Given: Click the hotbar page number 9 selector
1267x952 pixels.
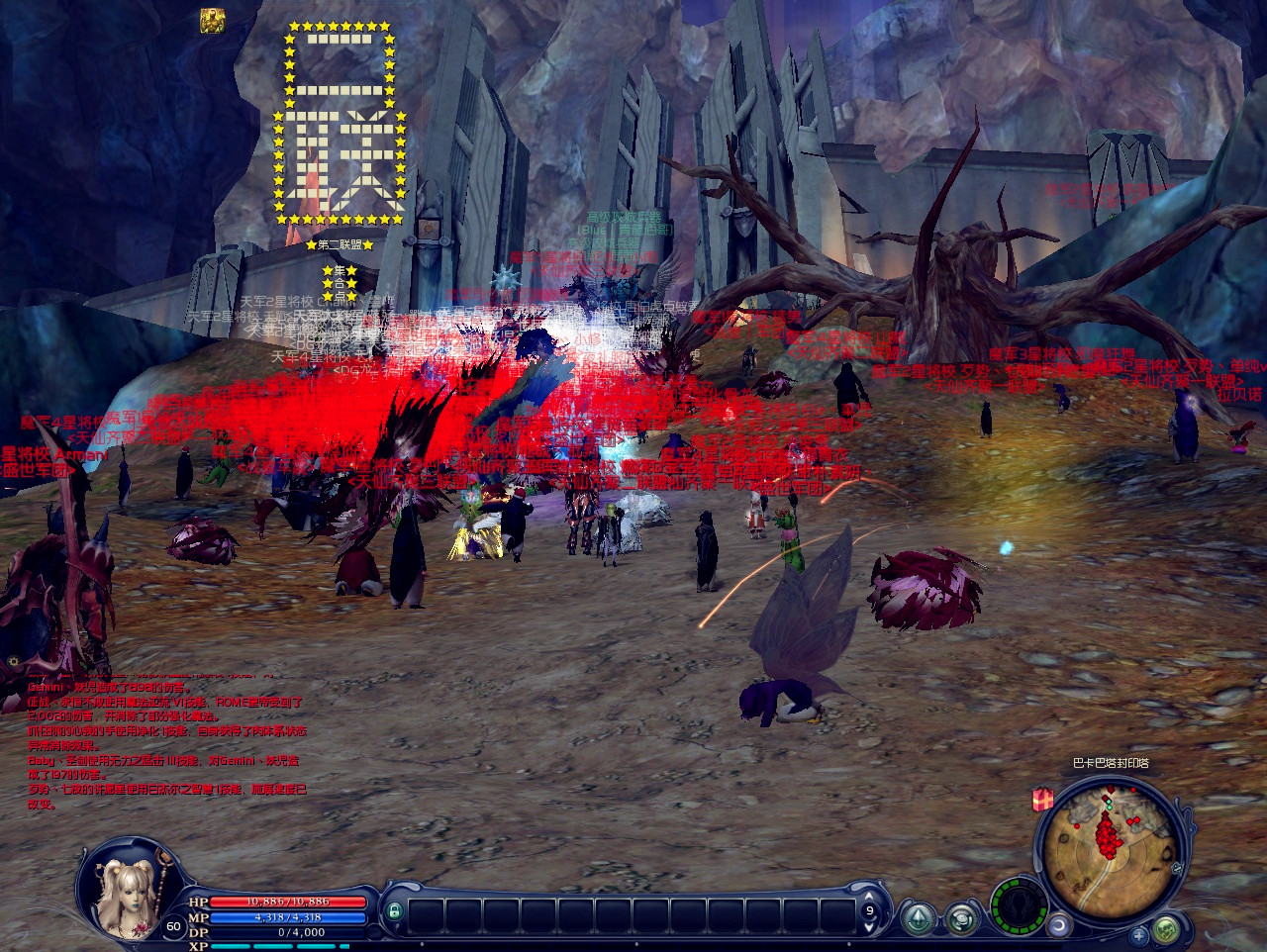Looking at the screenshot, I should (x=870, y=911).
